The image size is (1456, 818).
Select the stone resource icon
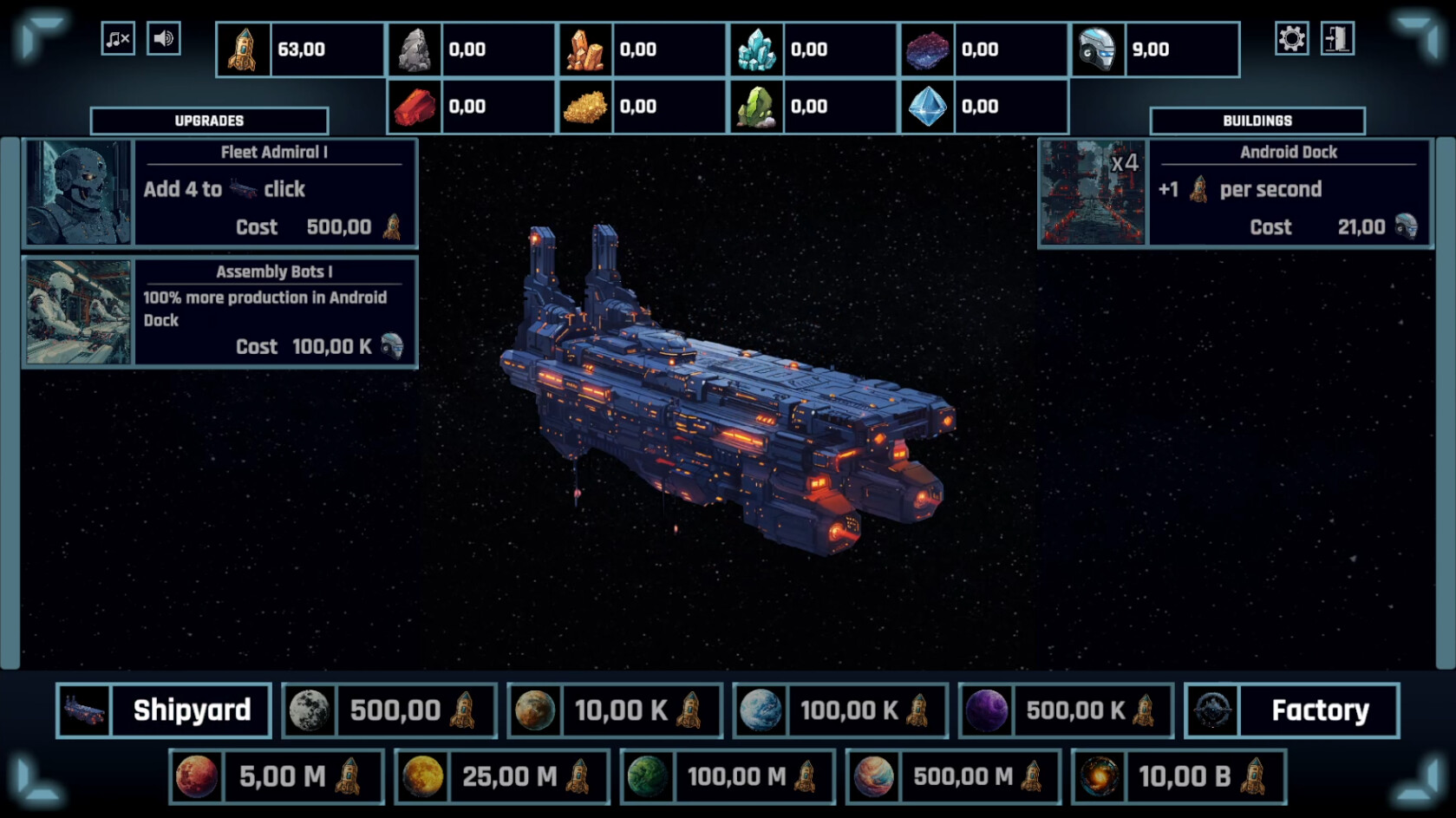coord(414,49)
